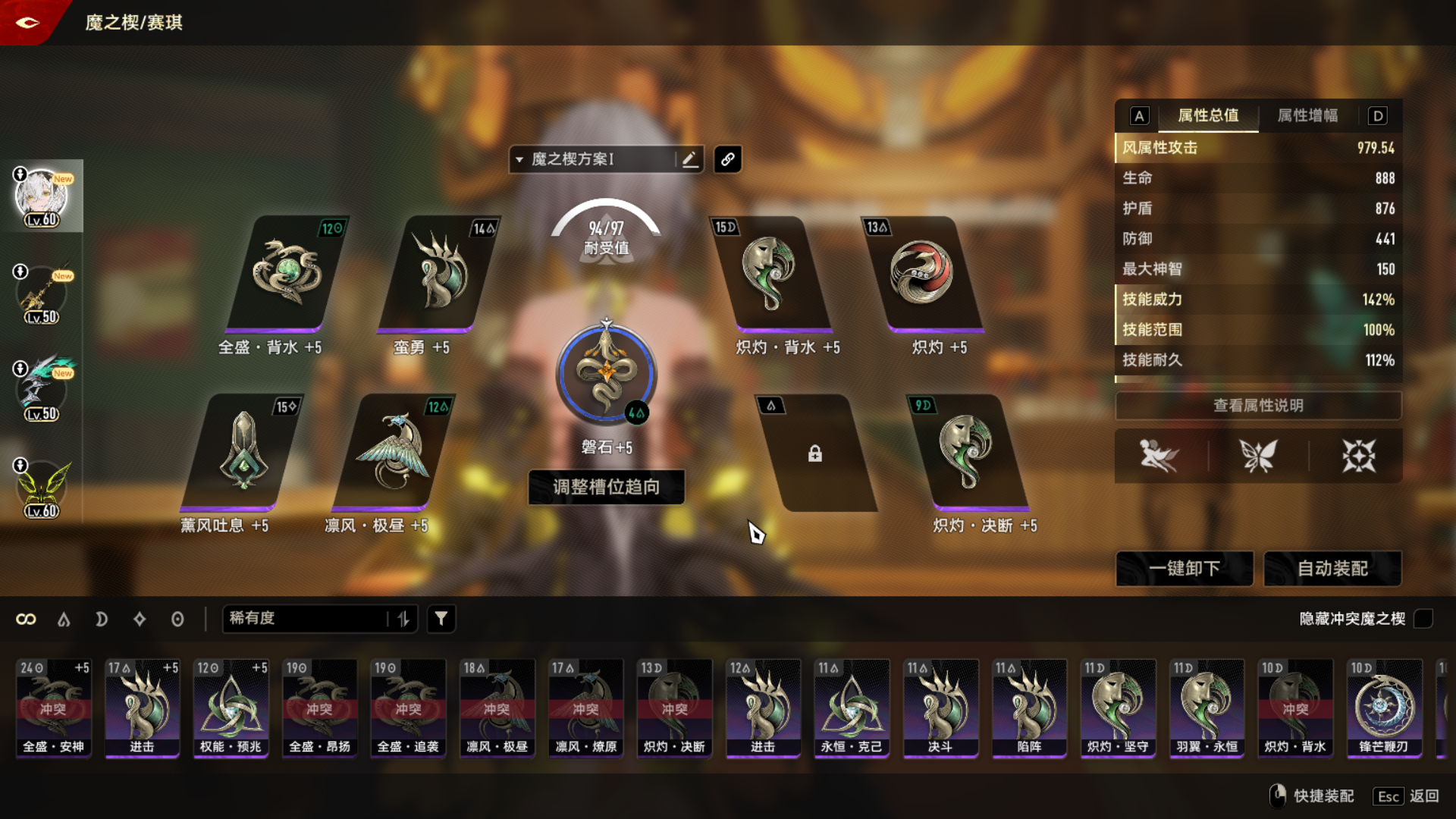Choose the 薰风吐息 +5 wedge slot
The height and width of the screenshot is (819, 1456).
coord(241,453)
